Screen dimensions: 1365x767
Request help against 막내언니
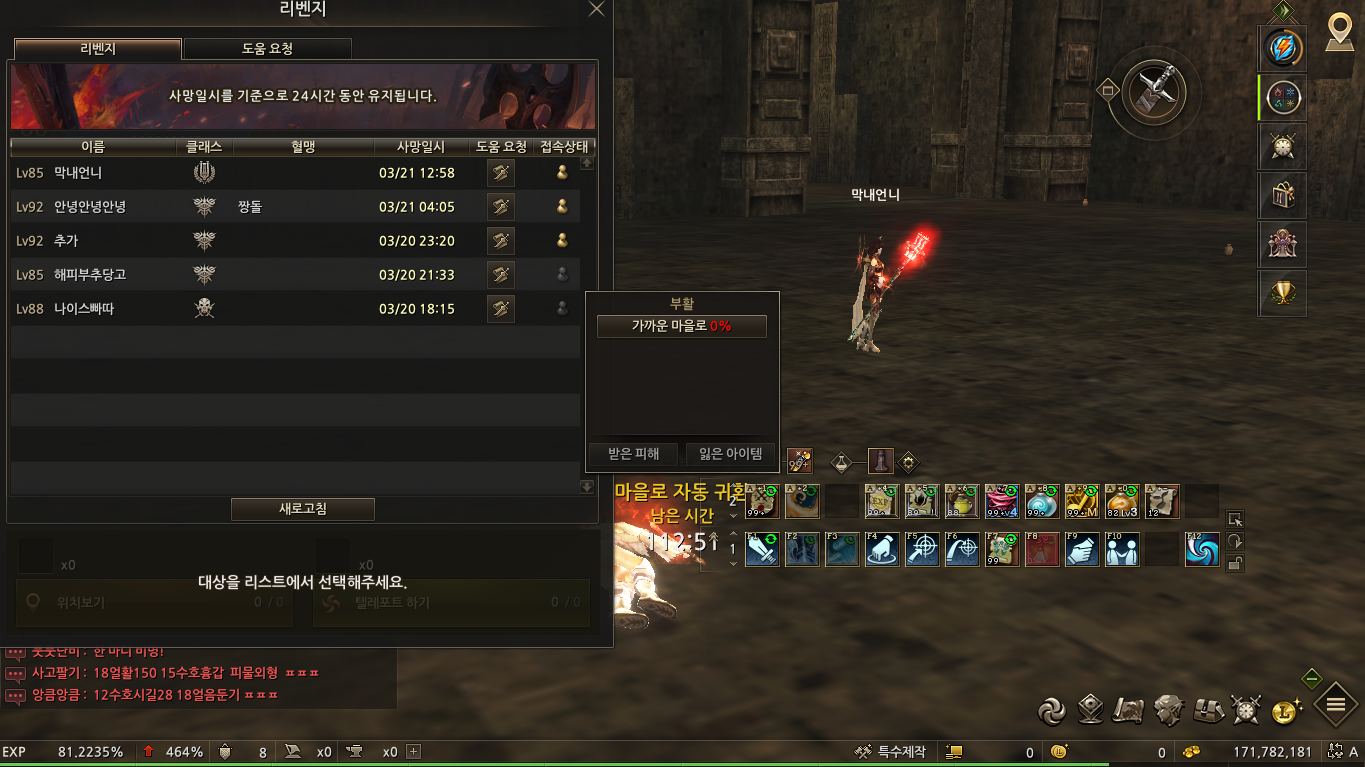[501, 173]
